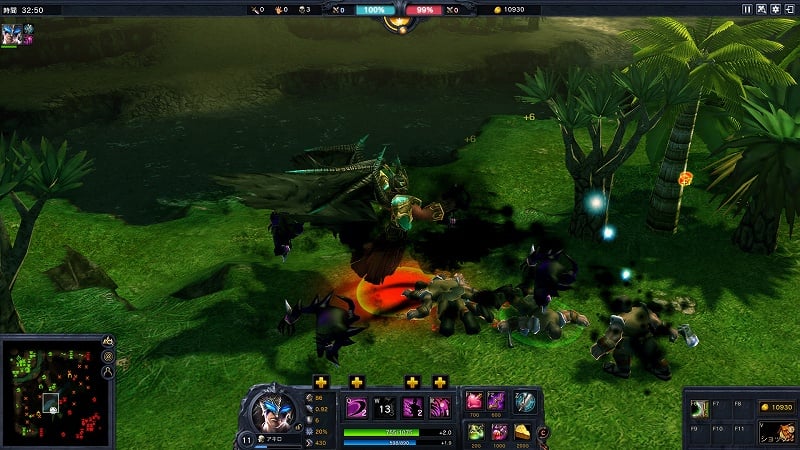Viewport: 800px width, 450px height.
Task: Click the minimap
Action: click(x=50, y=387)
